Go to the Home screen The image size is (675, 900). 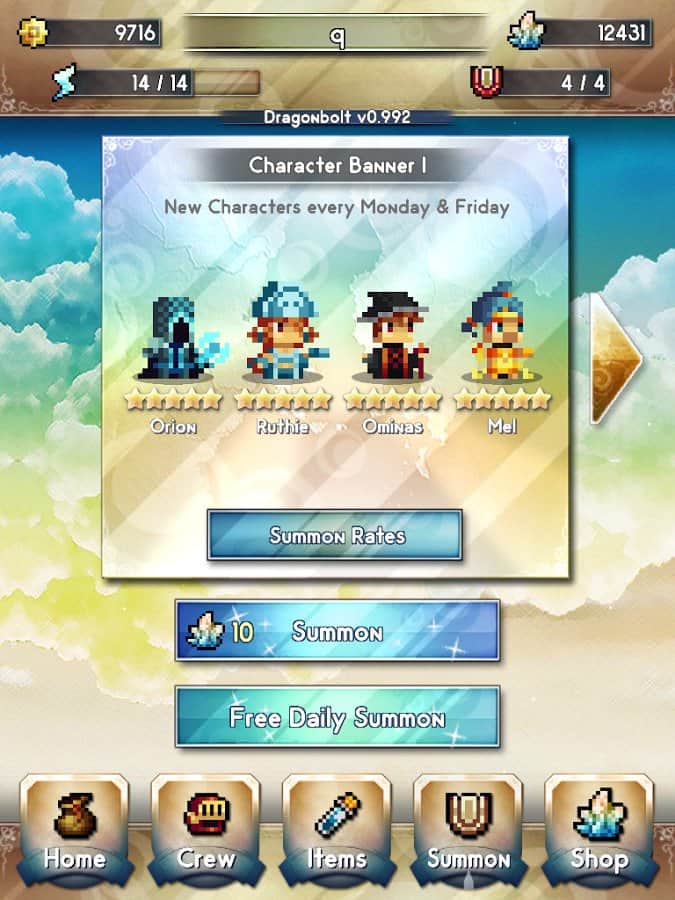pyautogui.click(x=74, y=826)
